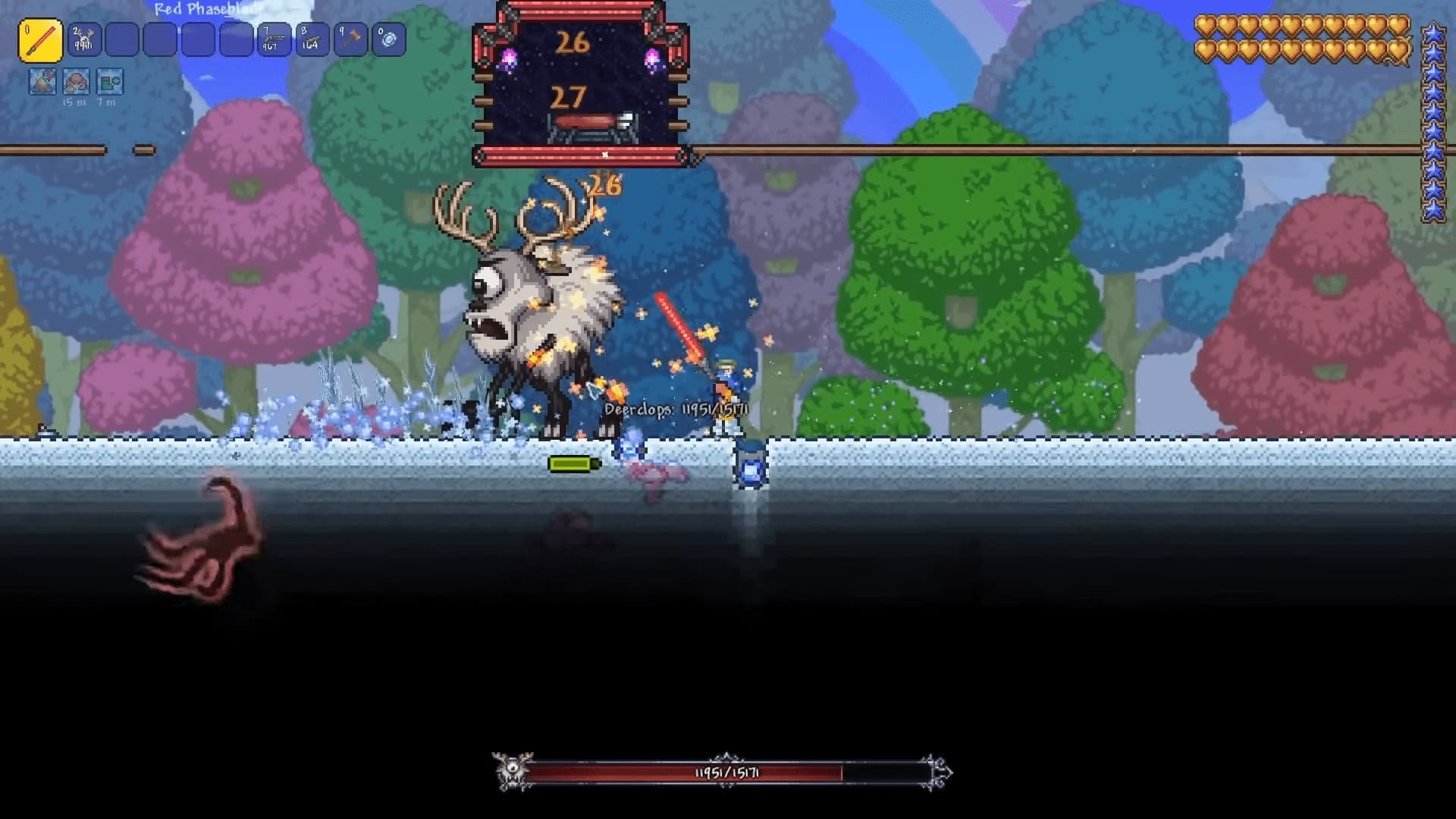
Task: Click the Well Fed food buff icon
Action: point(76,82)
